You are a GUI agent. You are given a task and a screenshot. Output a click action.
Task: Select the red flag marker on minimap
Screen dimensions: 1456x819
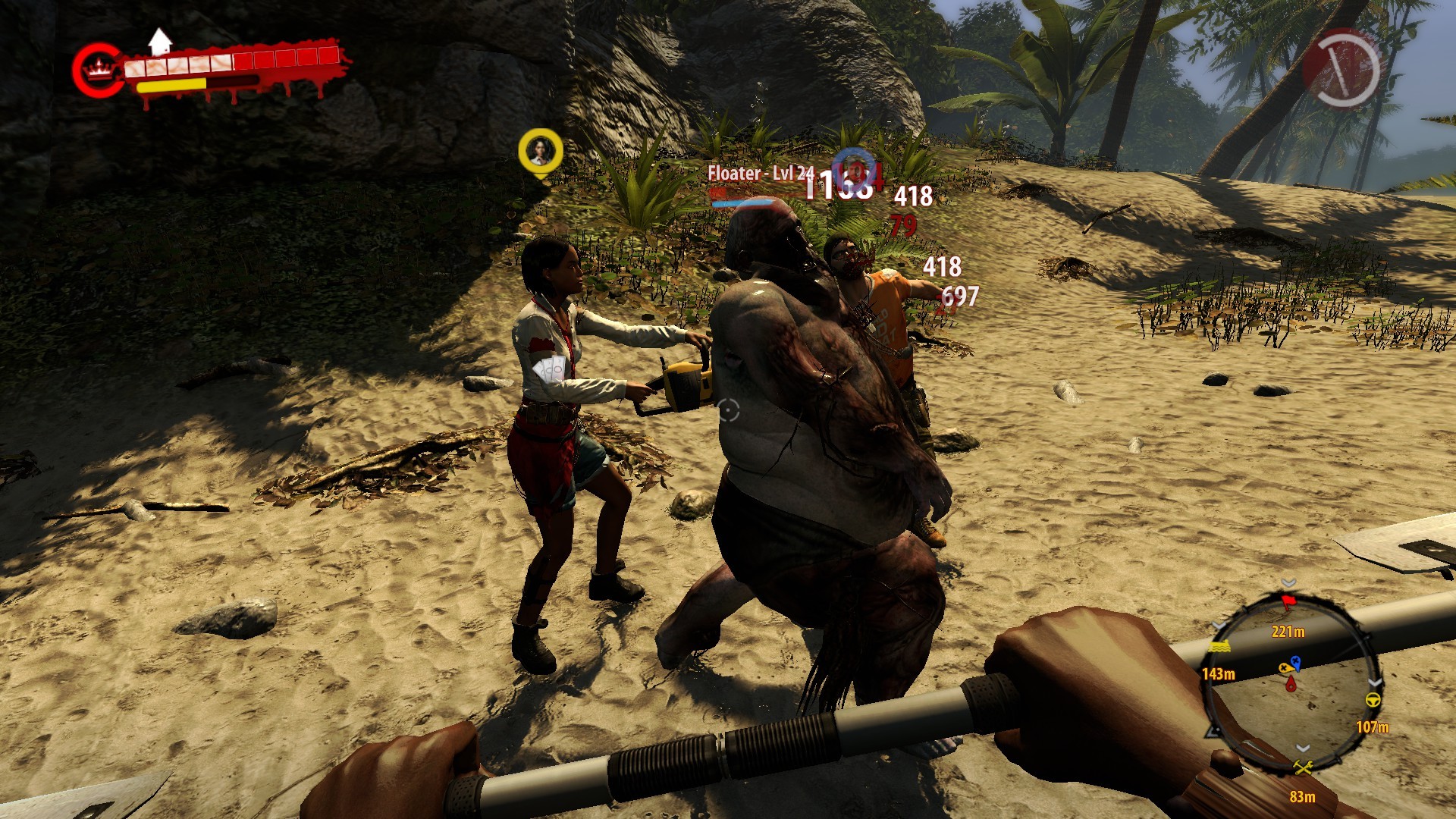pos(1288,603)
